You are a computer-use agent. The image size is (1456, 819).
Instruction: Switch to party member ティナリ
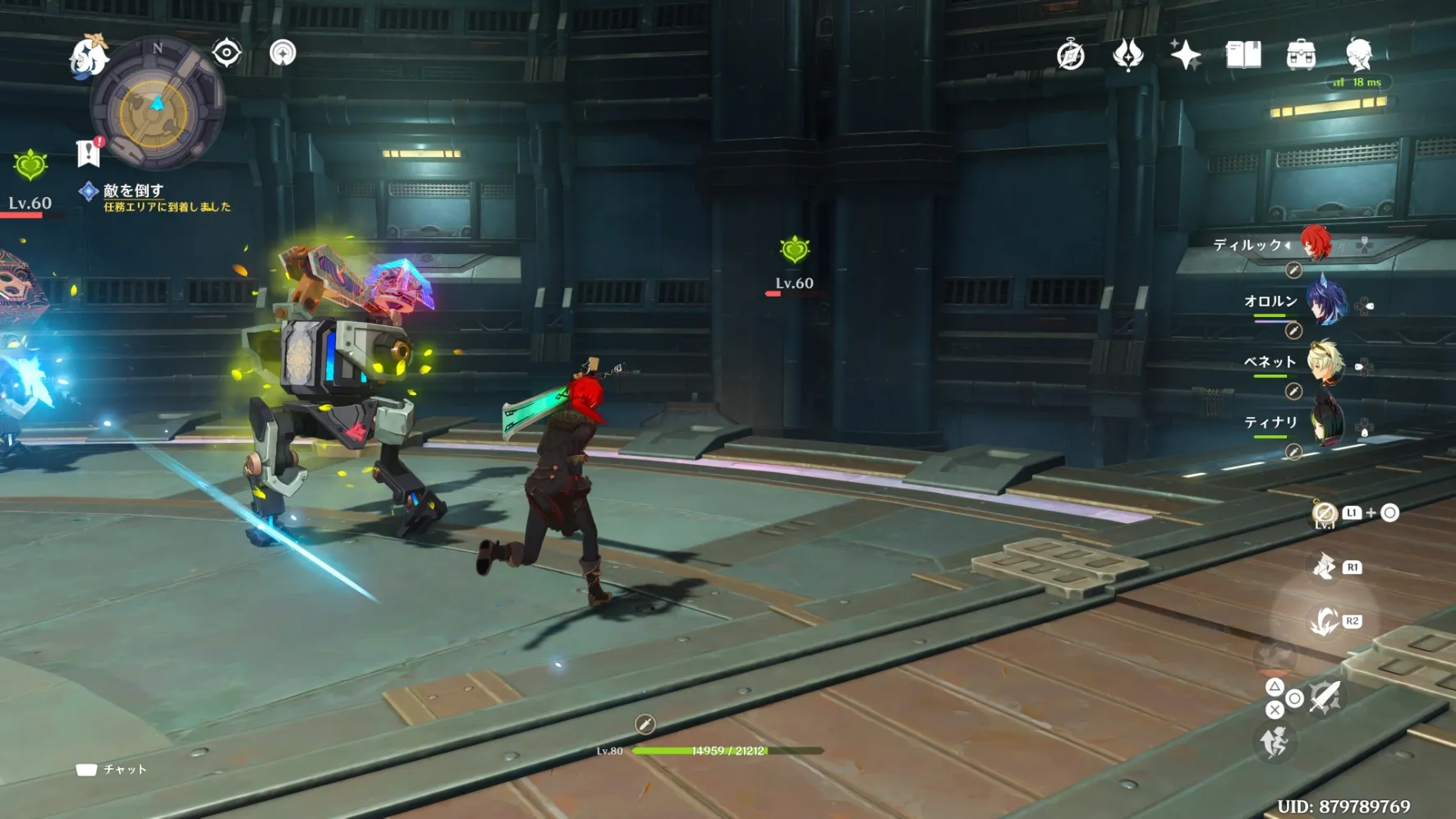click(x=1324, y=424)
